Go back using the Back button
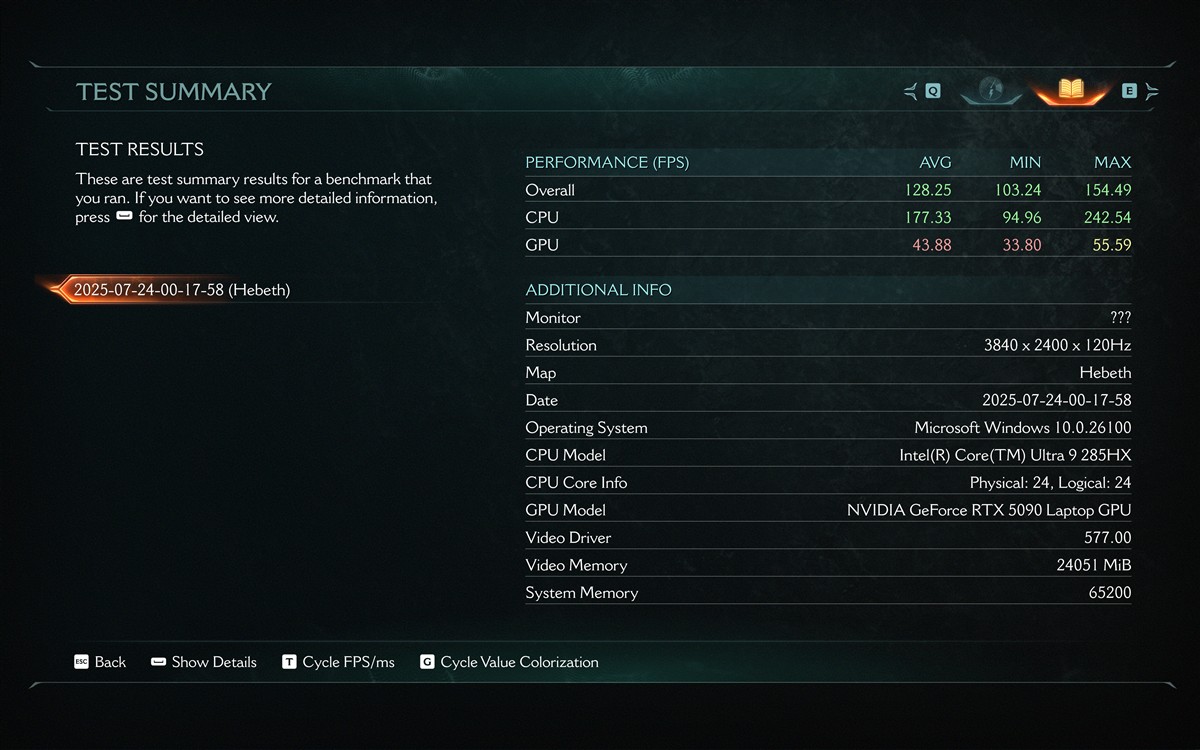This screenshot has width=1200, height=750. point(100,662)
